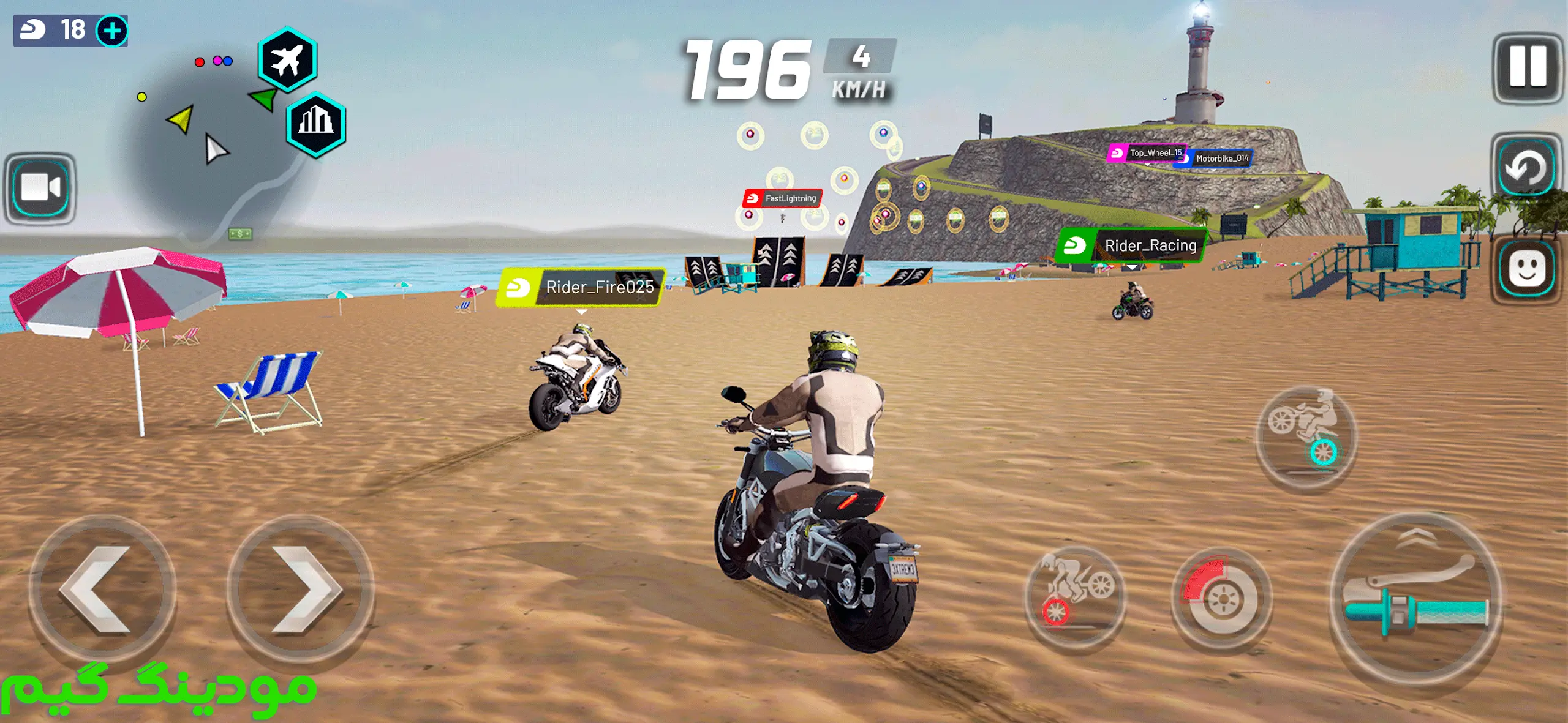Image resolution: width=1568 pixels, height=723 pixels.
Task: Tap the airplane hexagon icon on the minimap
Action: 287,60
